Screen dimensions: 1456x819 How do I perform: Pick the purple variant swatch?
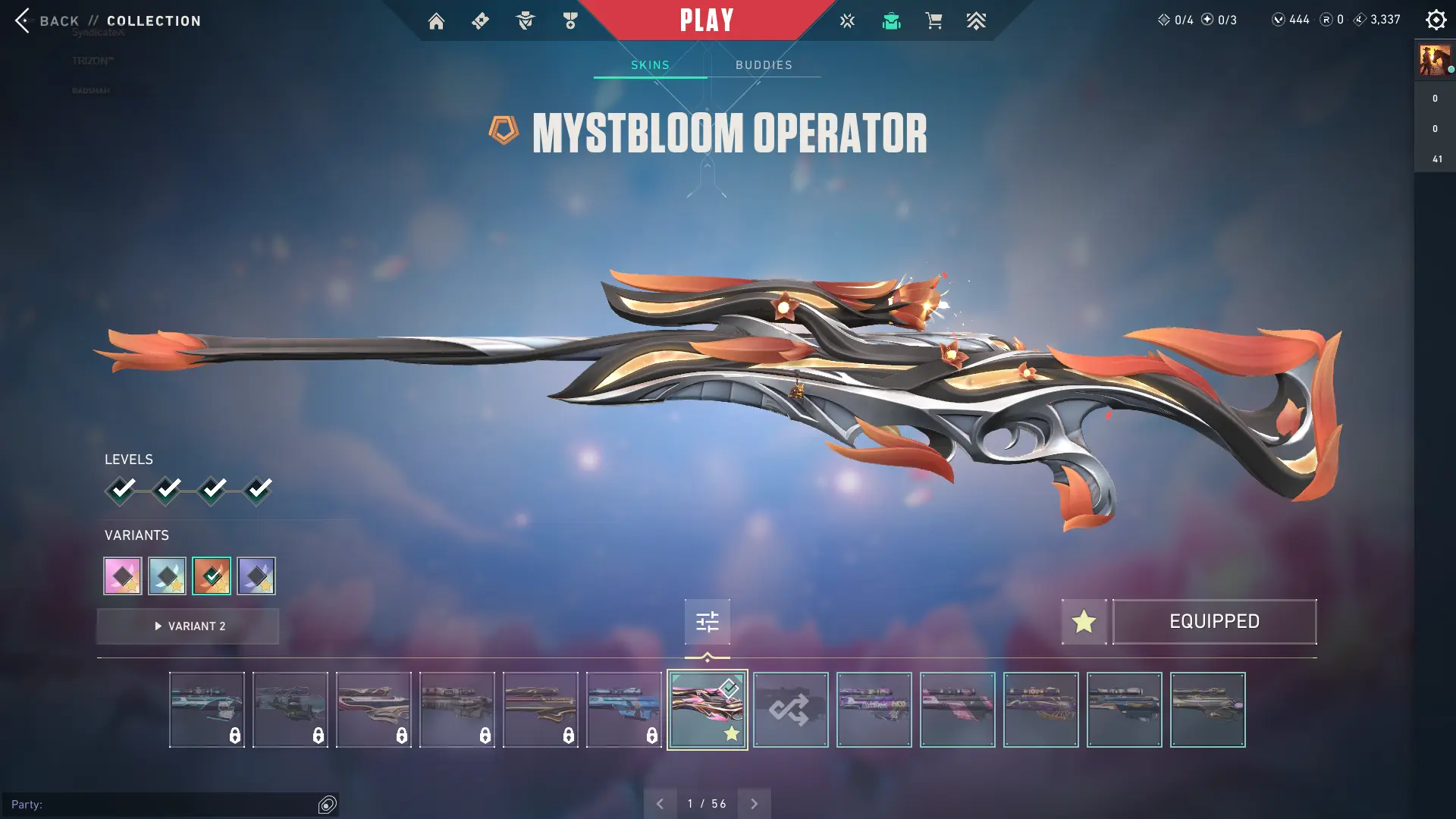pyautogui.click(x=256, y=576)
